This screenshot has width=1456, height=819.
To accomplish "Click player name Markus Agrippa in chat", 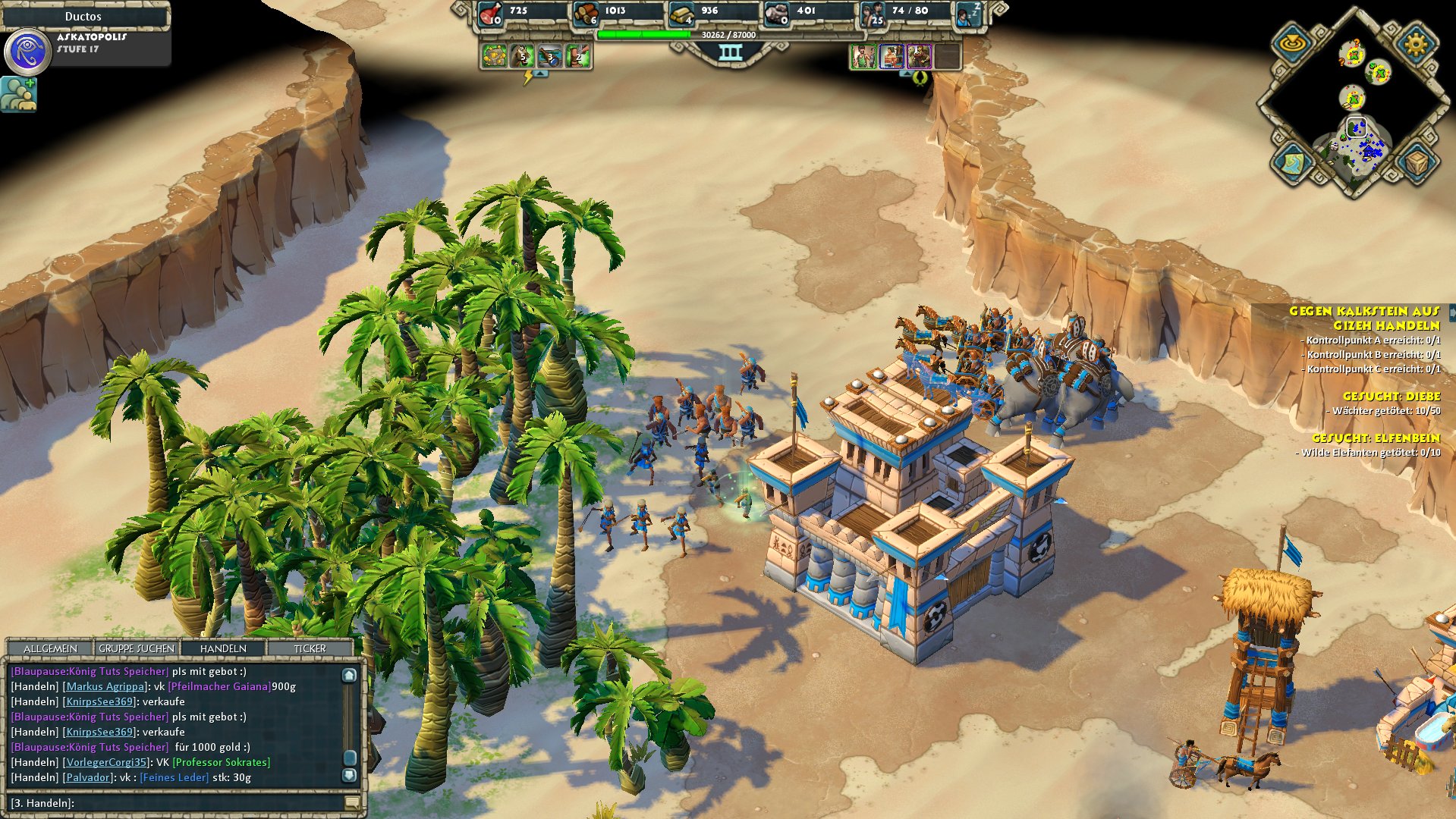I will (x=105, y=686).
